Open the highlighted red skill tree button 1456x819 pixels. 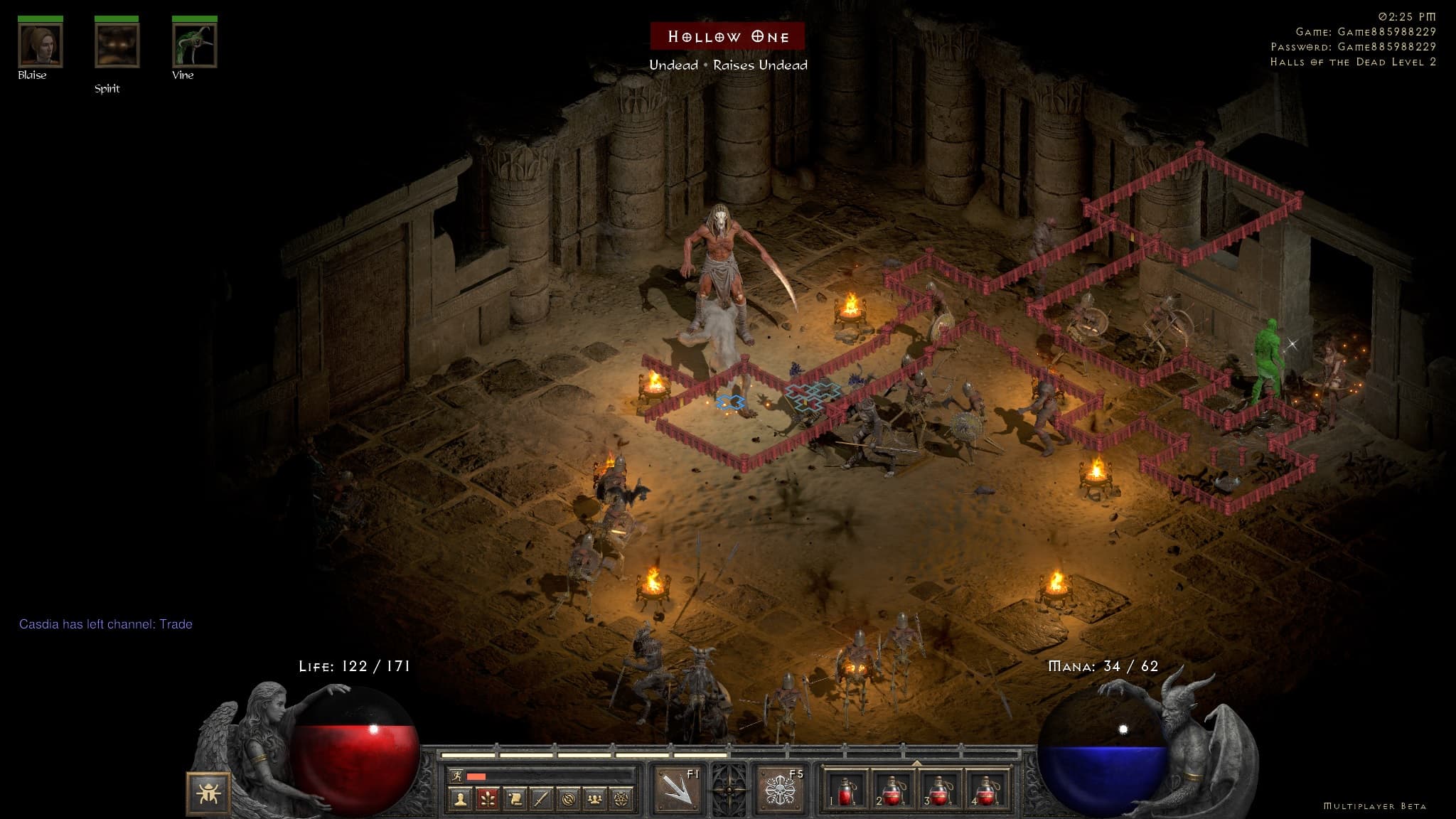[488, 800]
